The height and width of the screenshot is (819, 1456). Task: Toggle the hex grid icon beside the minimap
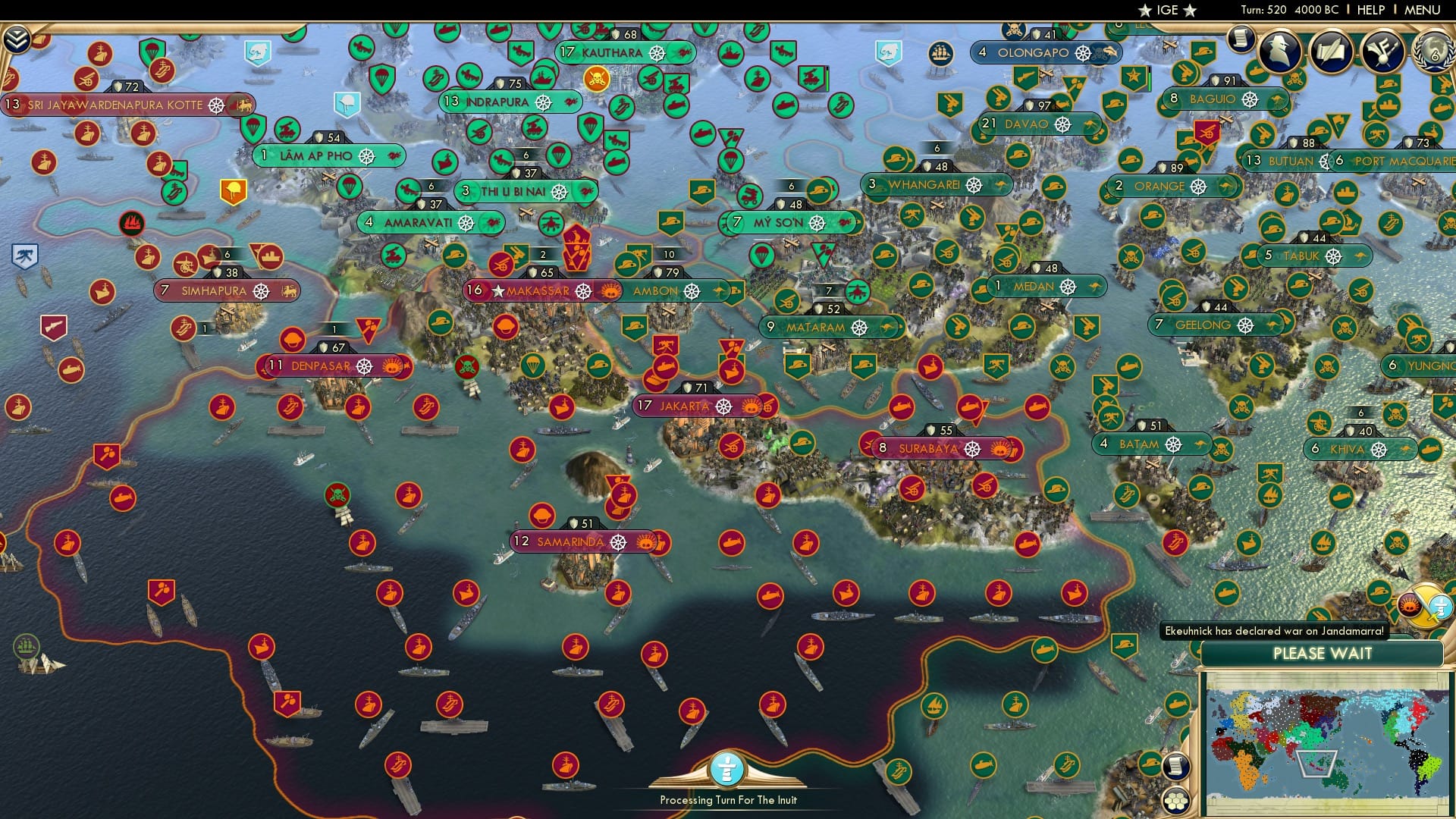tap(1176, 802)
